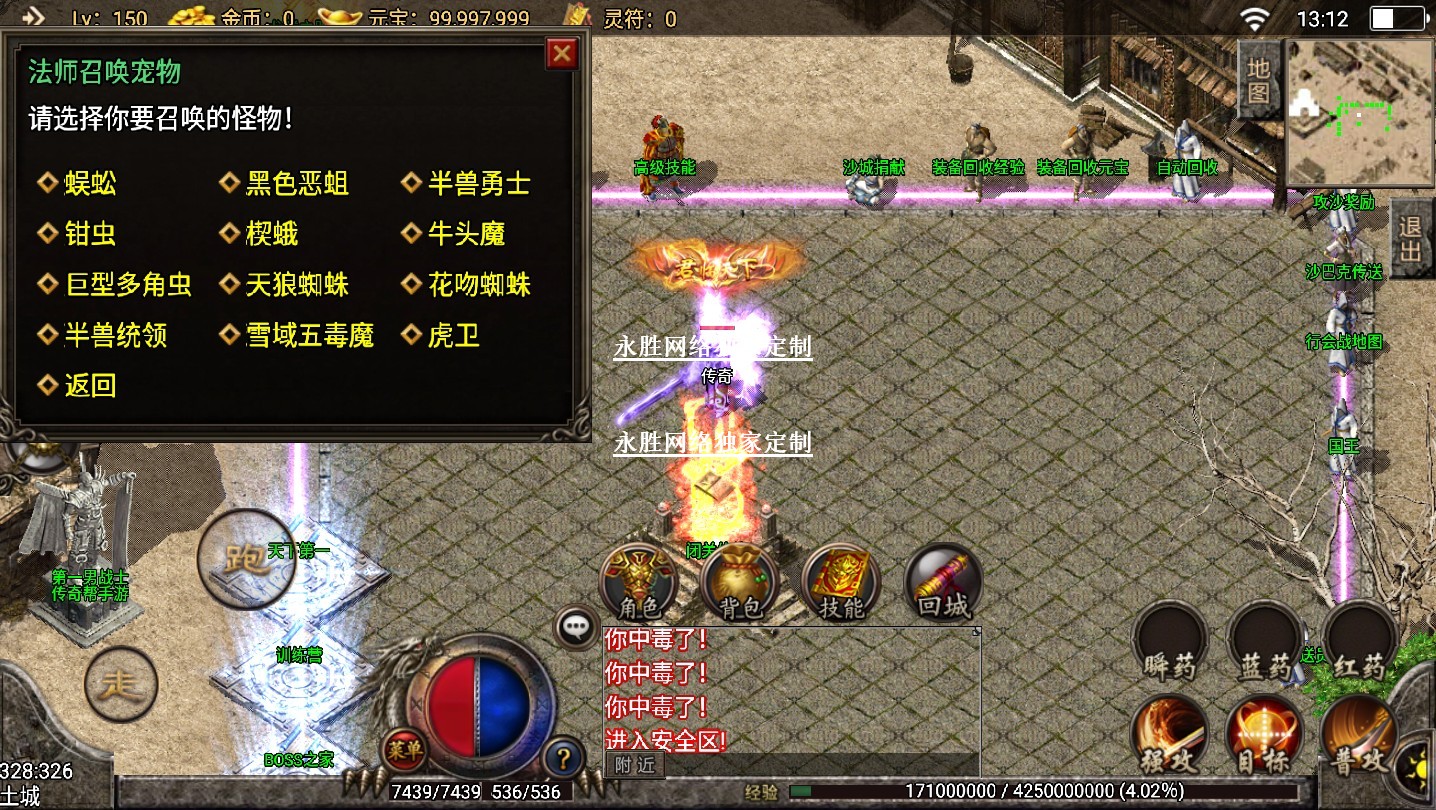Select 雪域五毒魔 in the summon list
1436x810 pixels.
click(309, 336)
